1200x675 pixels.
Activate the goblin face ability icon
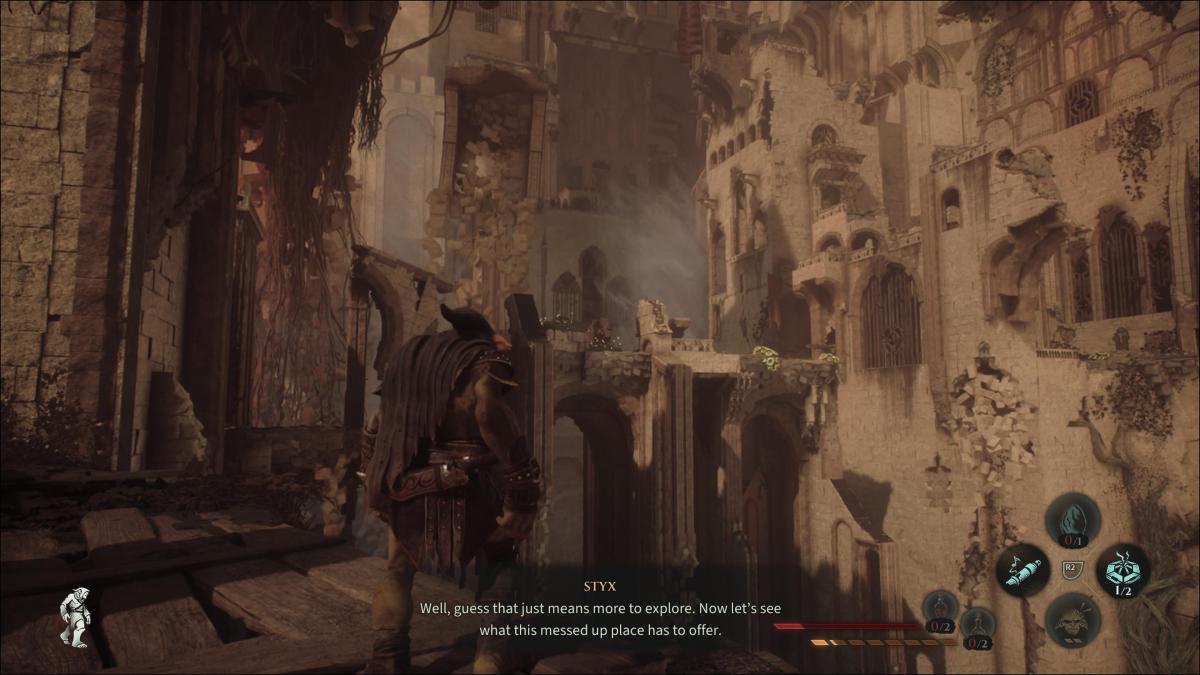1072,620
